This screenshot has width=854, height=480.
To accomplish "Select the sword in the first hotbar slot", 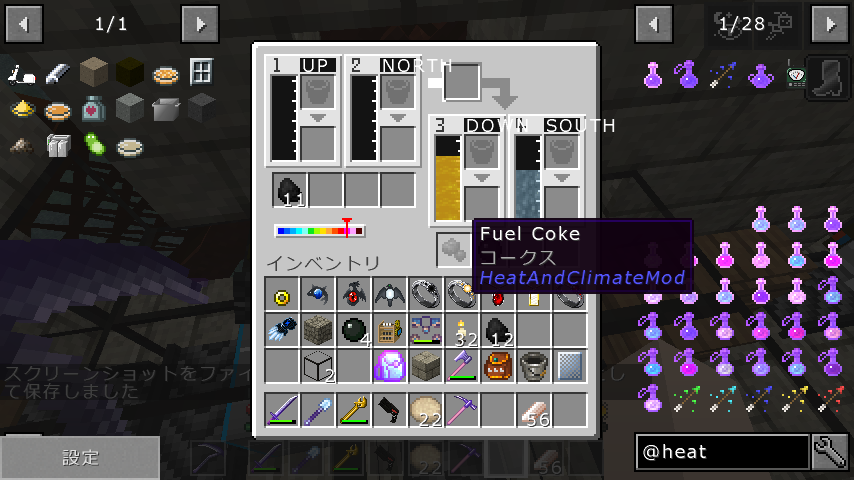I will (x=282, y=410).
